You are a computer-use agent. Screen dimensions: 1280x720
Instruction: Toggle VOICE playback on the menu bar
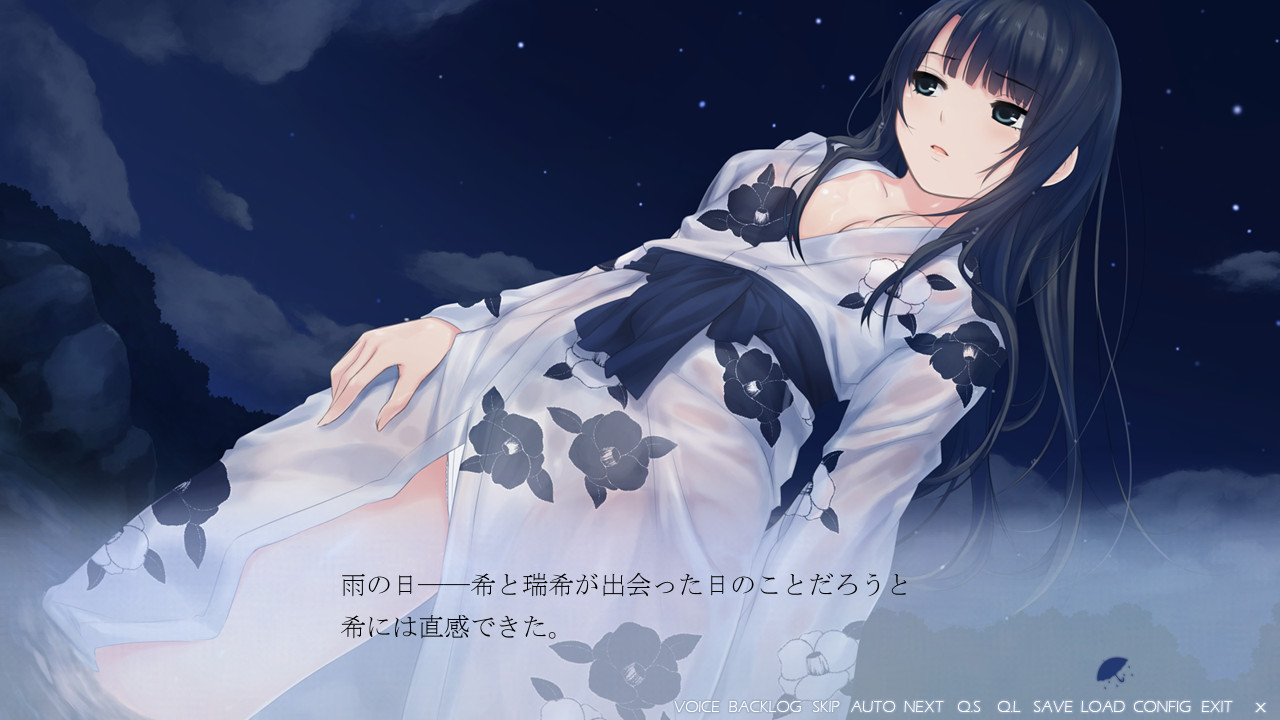(697, 708)
